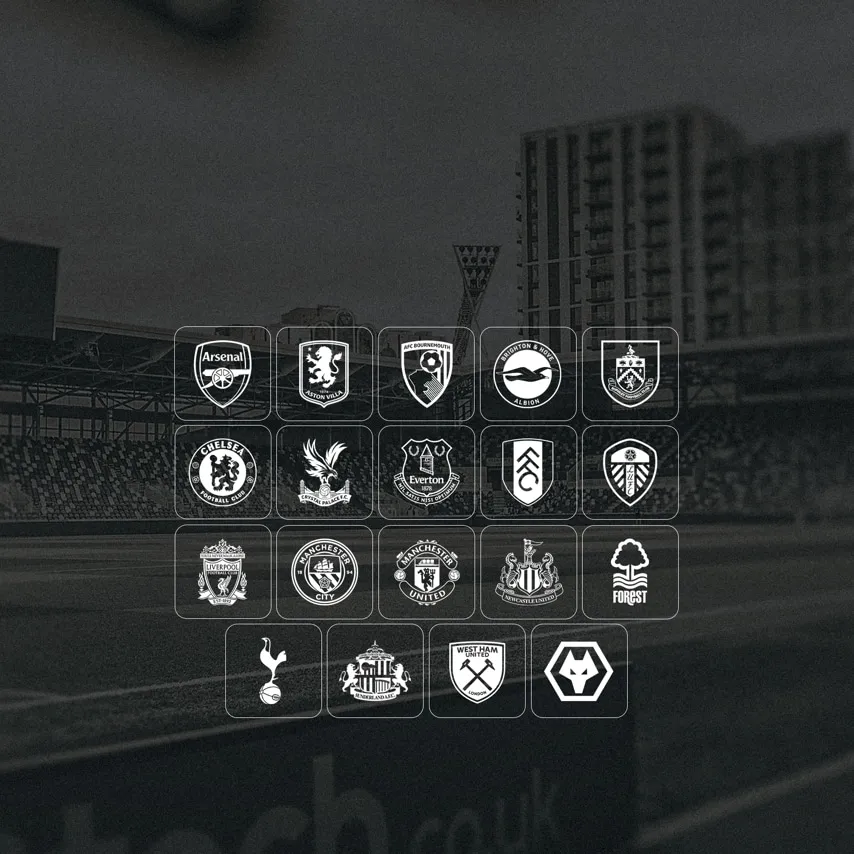Viewport: 854px width, 854px height.
Task: Choose the Newcastle United tile
Action: (528, 572)
